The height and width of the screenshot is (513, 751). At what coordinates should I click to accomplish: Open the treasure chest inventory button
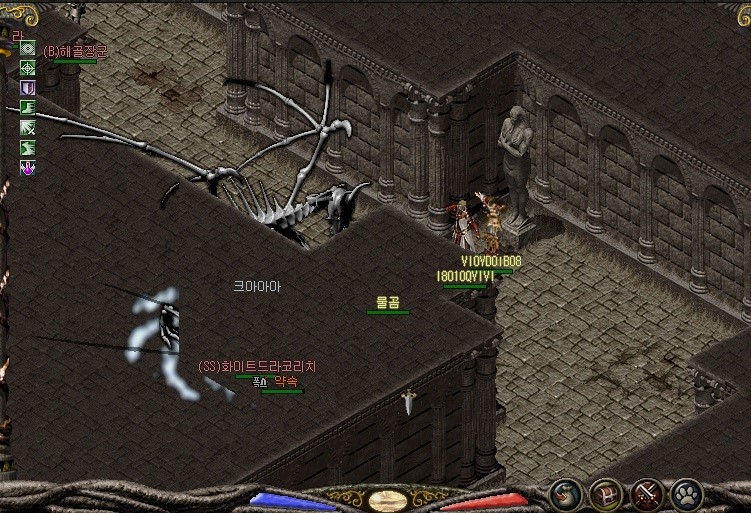coord(605,494)
